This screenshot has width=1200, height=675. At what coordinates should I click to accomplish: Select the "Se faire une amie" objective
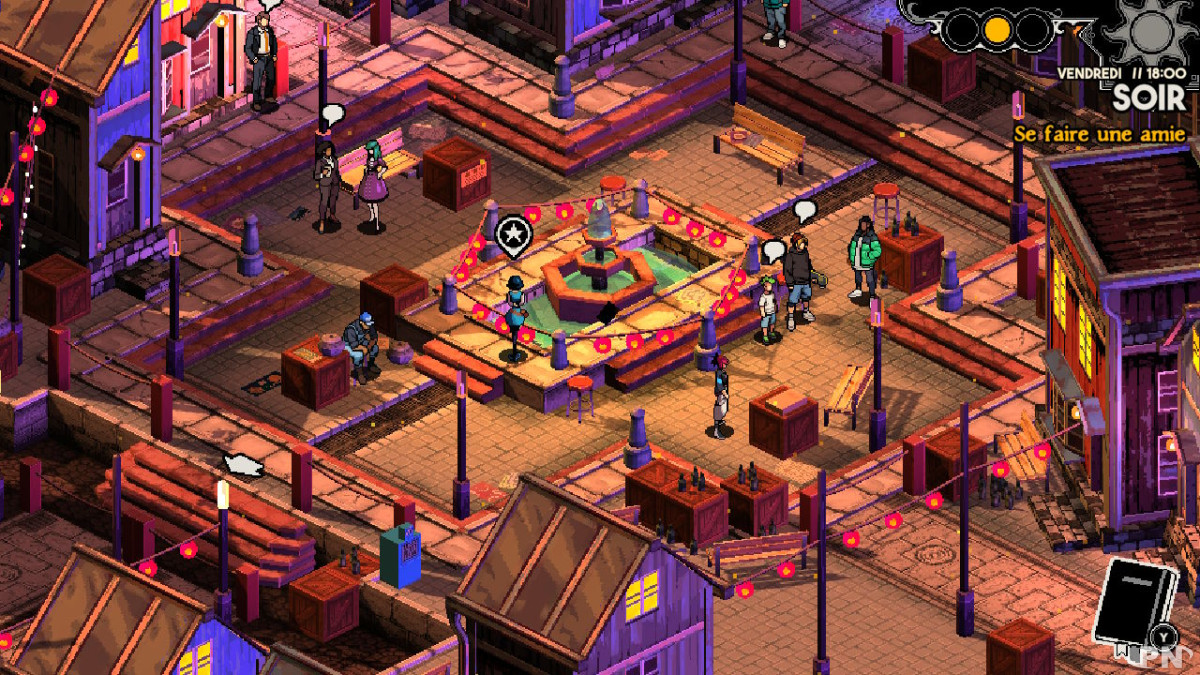[1099, 134]
